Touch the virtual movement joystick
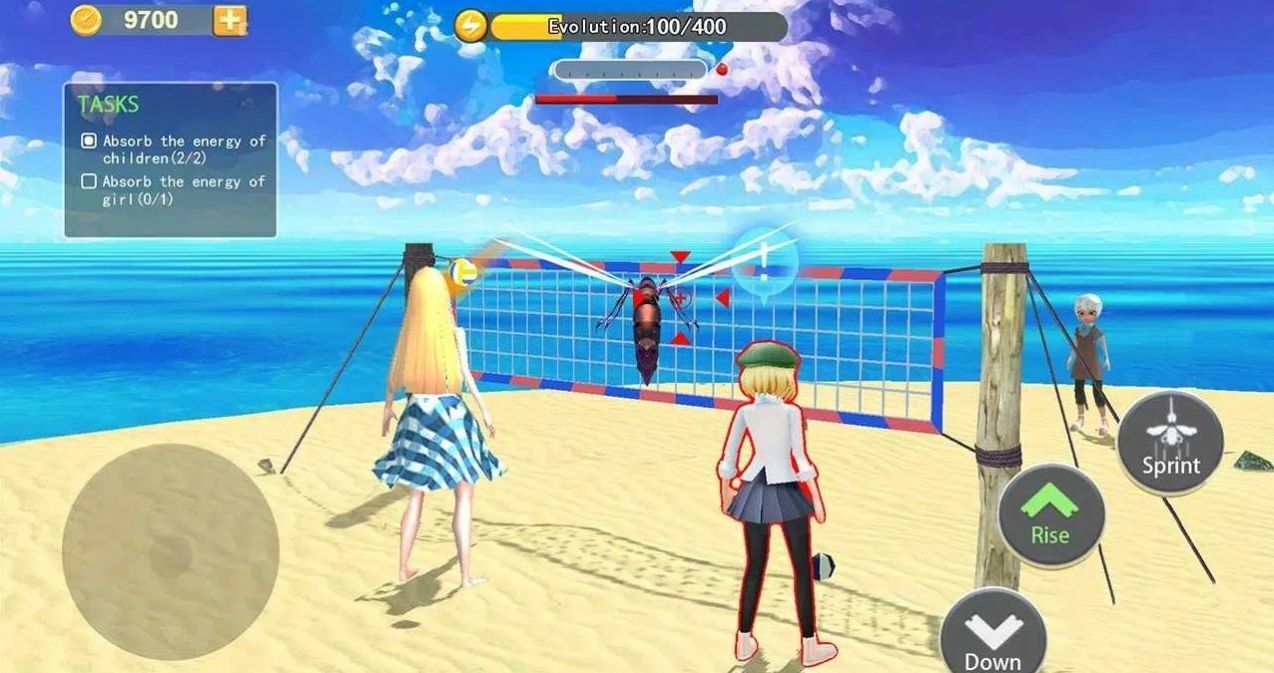Image resolution: width=1274 pixels, height=673 pixels. point(170,551)
